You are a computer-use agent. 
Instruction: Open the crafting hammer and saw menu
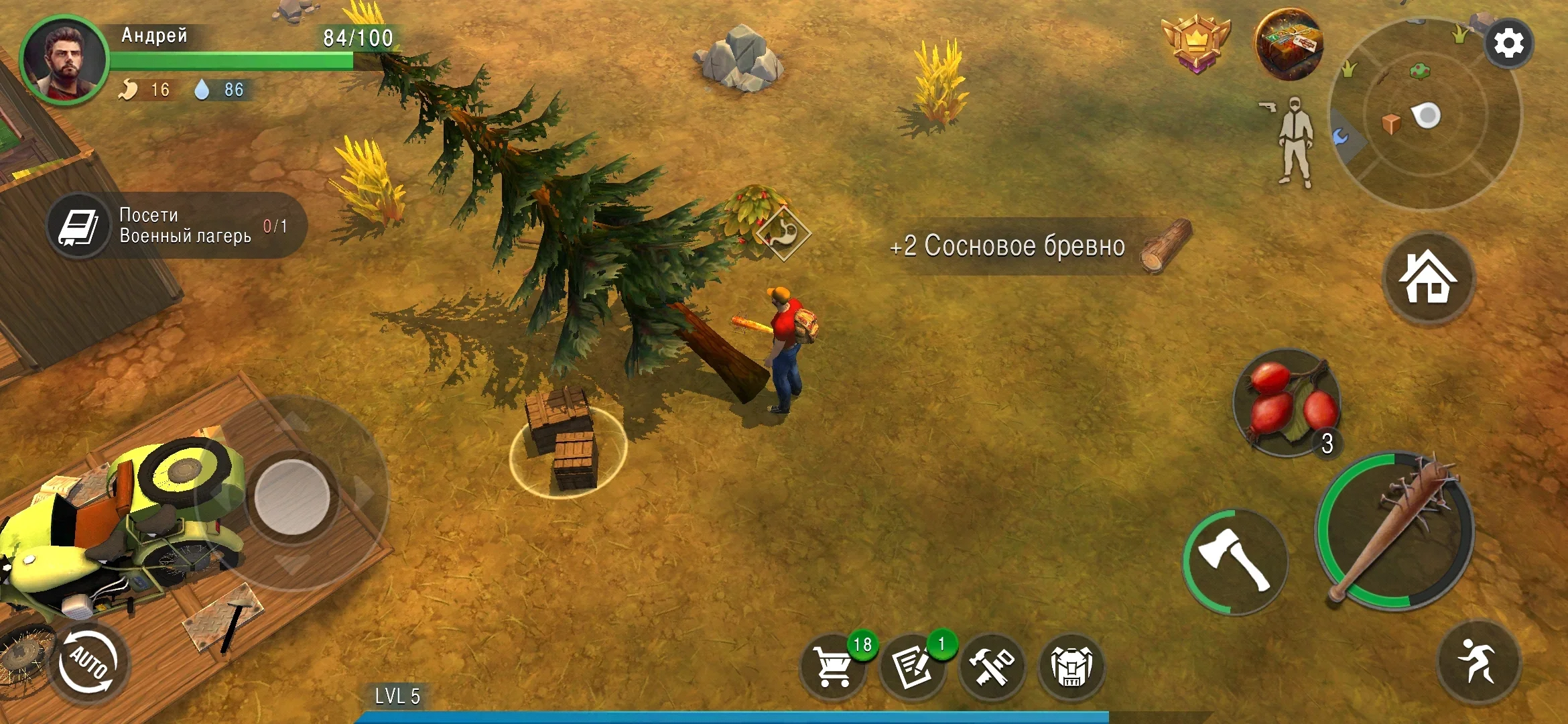(992, 667)
